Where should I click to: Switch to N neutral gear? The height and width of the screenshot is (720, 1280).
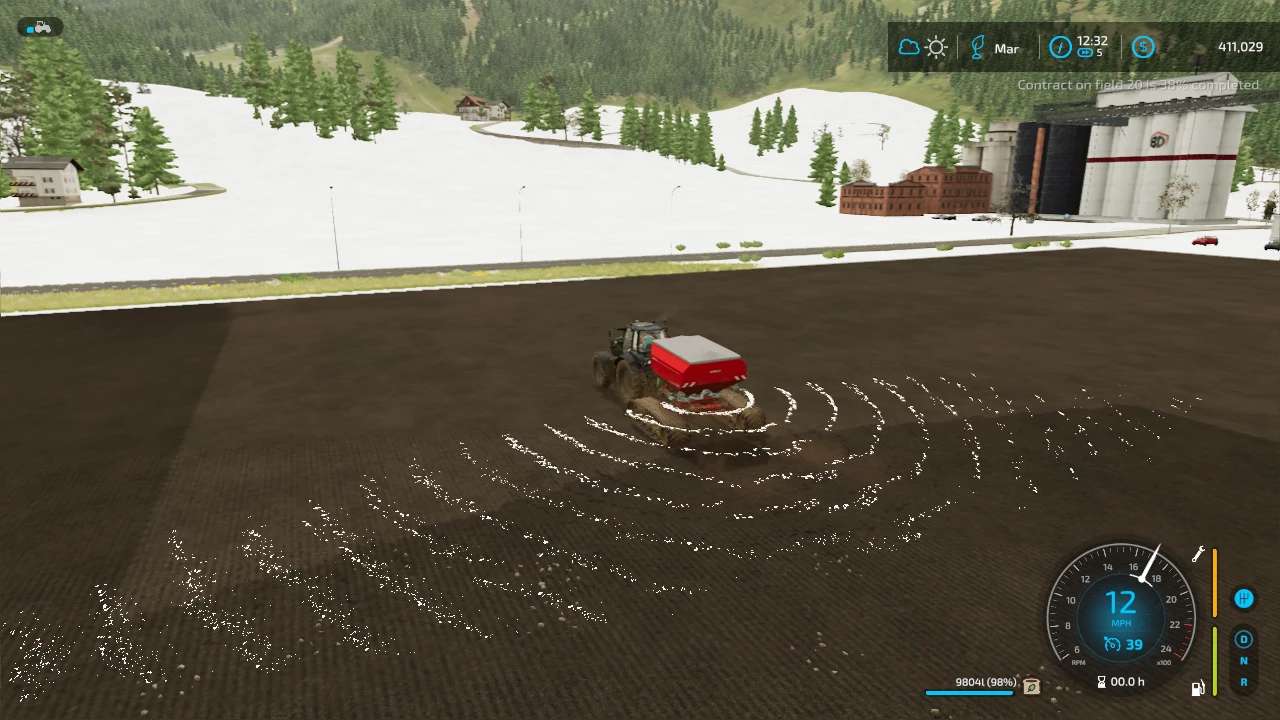[x=1244, y=661]
